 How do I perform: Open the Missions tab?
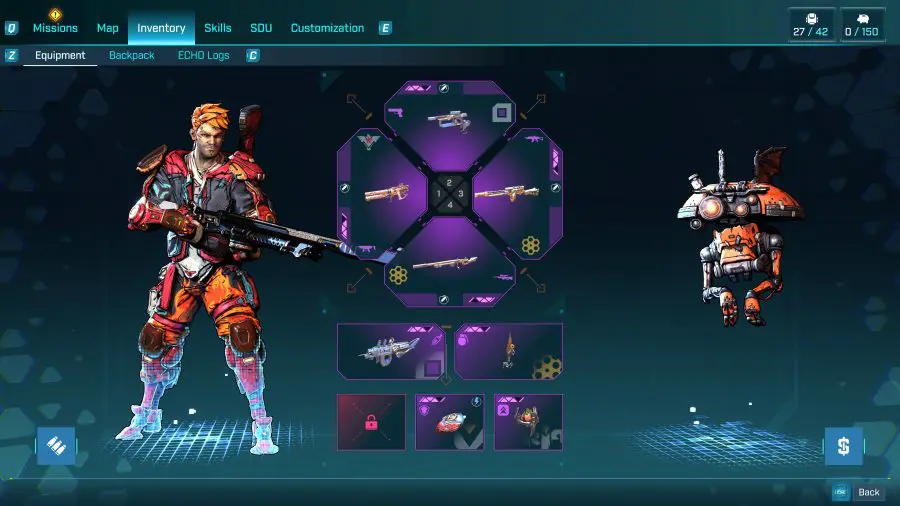[55, 28]
